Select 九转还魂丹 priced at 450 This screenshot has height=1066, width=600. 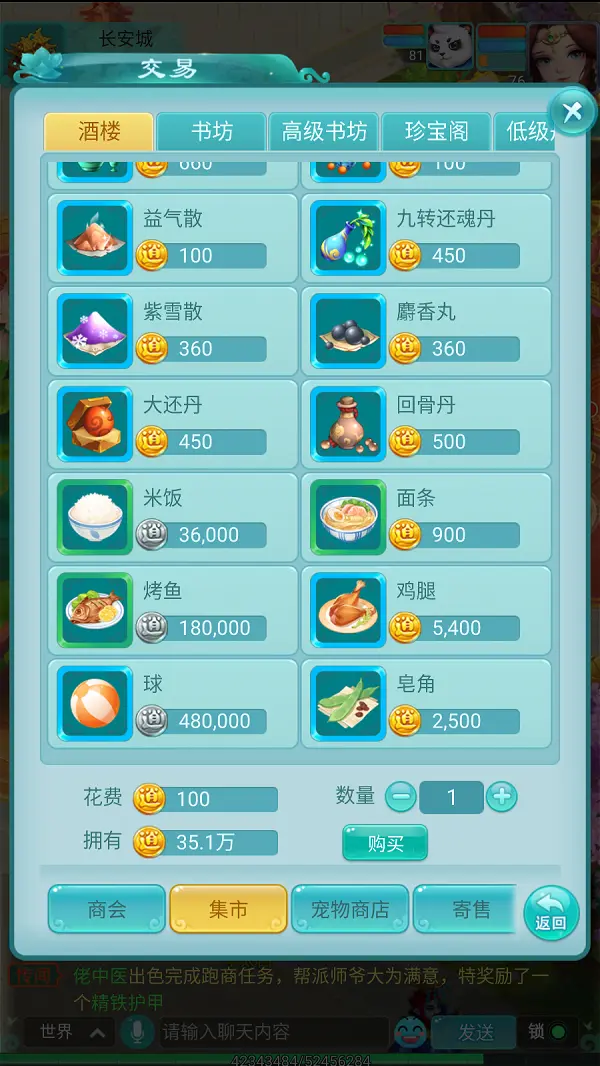(x=426, y=238)
